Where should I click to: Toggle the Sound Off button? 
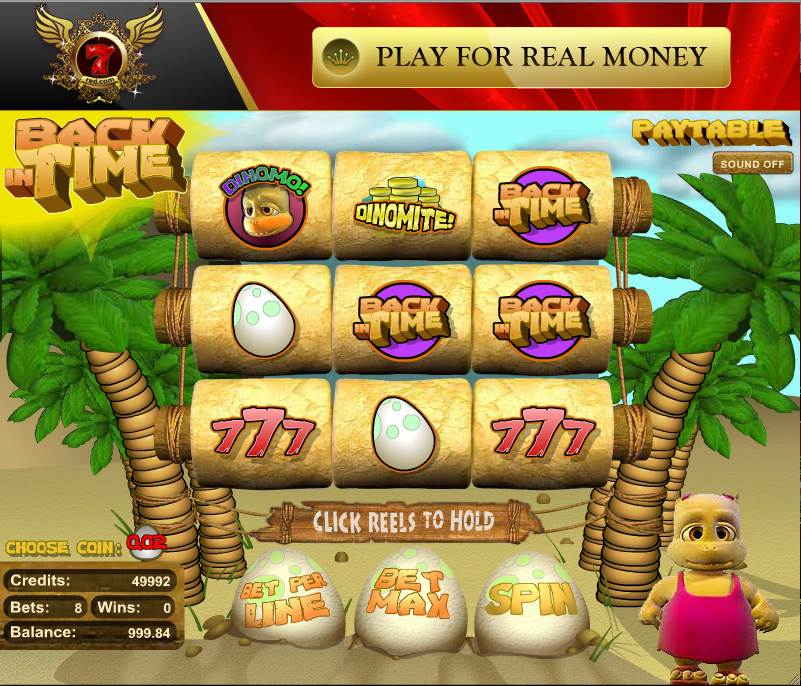click(753, 164)
